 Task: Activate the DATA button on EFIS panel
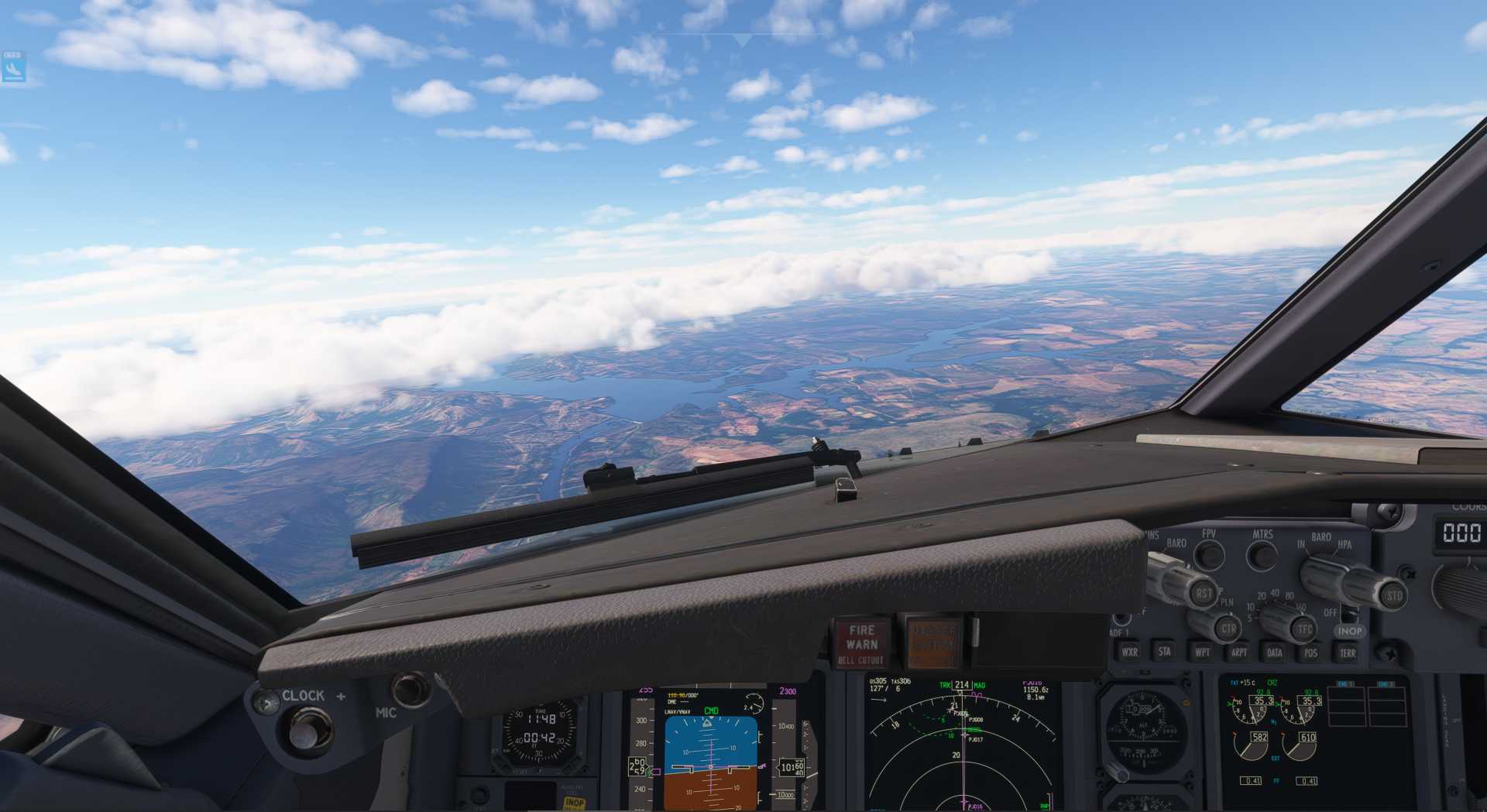pyautogui.click(x=1275, y=653)
